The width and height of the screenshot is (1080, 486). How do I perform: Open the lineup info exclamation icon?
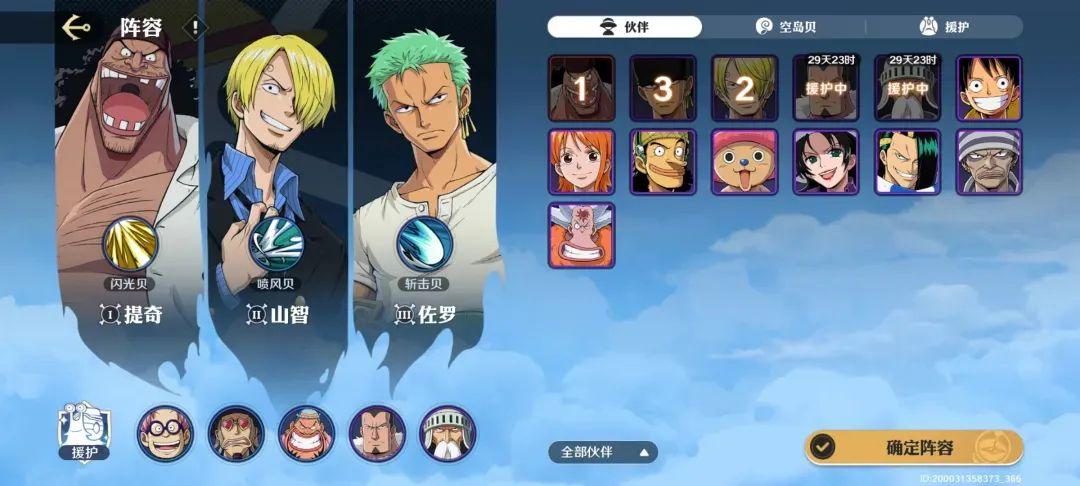click(x=195, y=28)
